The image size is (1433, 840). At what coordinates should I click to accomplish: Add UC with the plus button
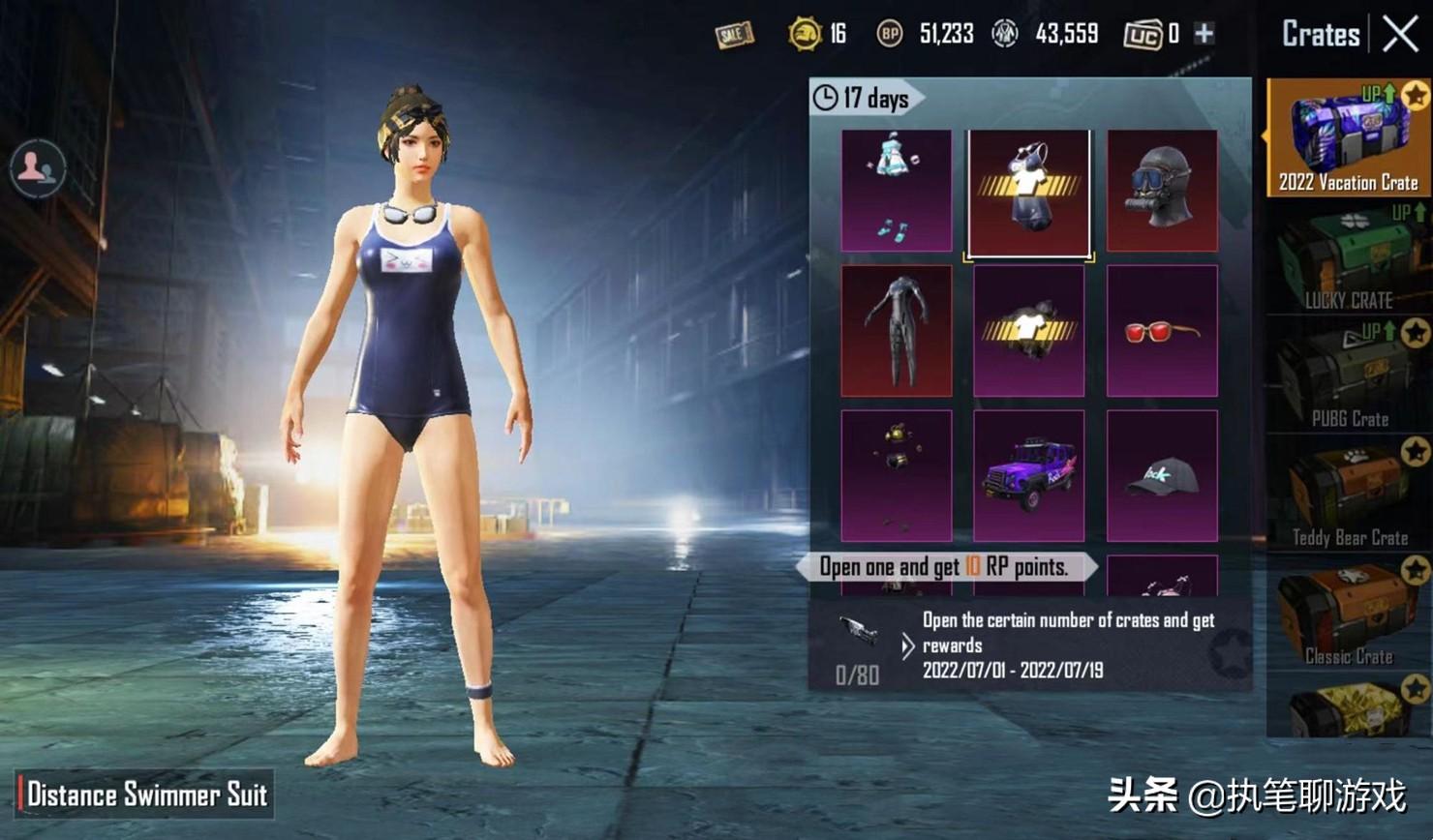tap(1204, 34)
